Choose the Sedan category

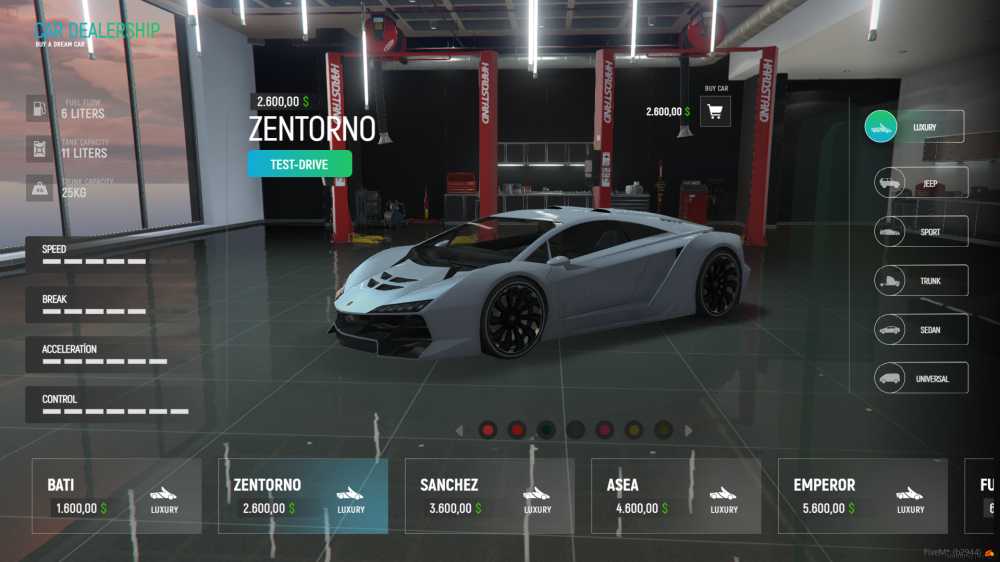(921, 329)
